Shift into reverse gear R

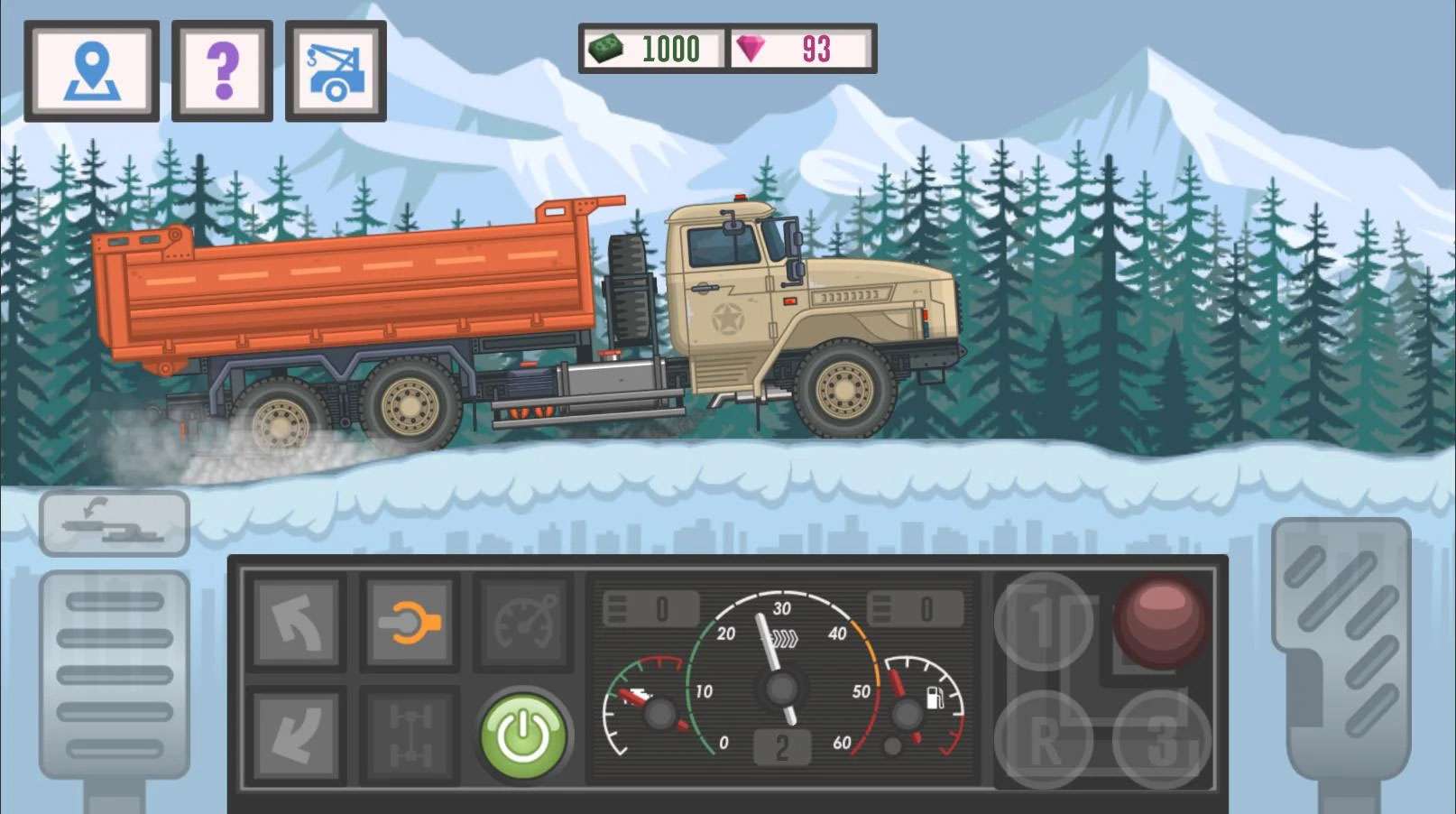(1044, 740)
